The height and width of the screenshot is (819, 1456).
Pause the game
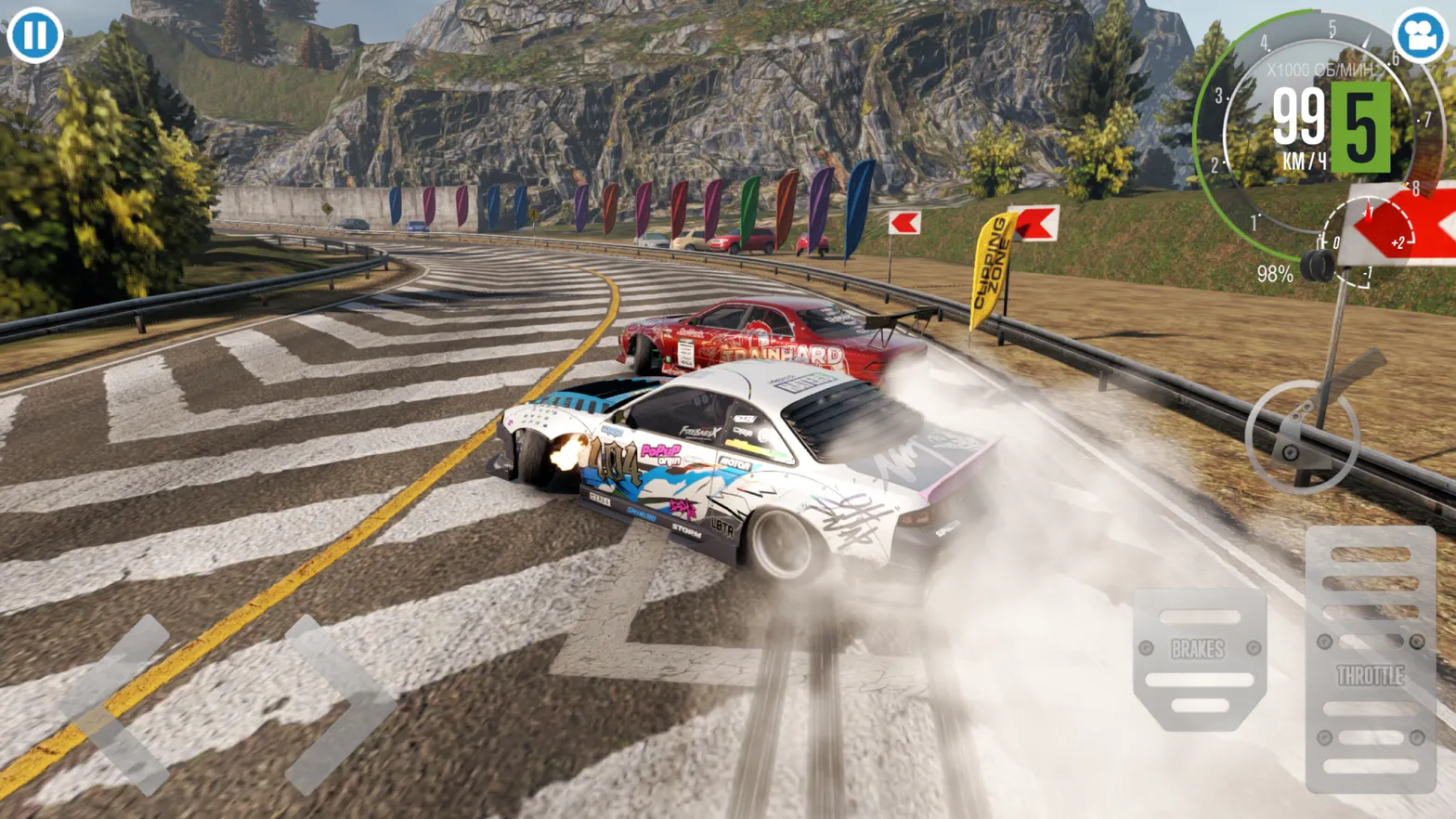(33, 37)
